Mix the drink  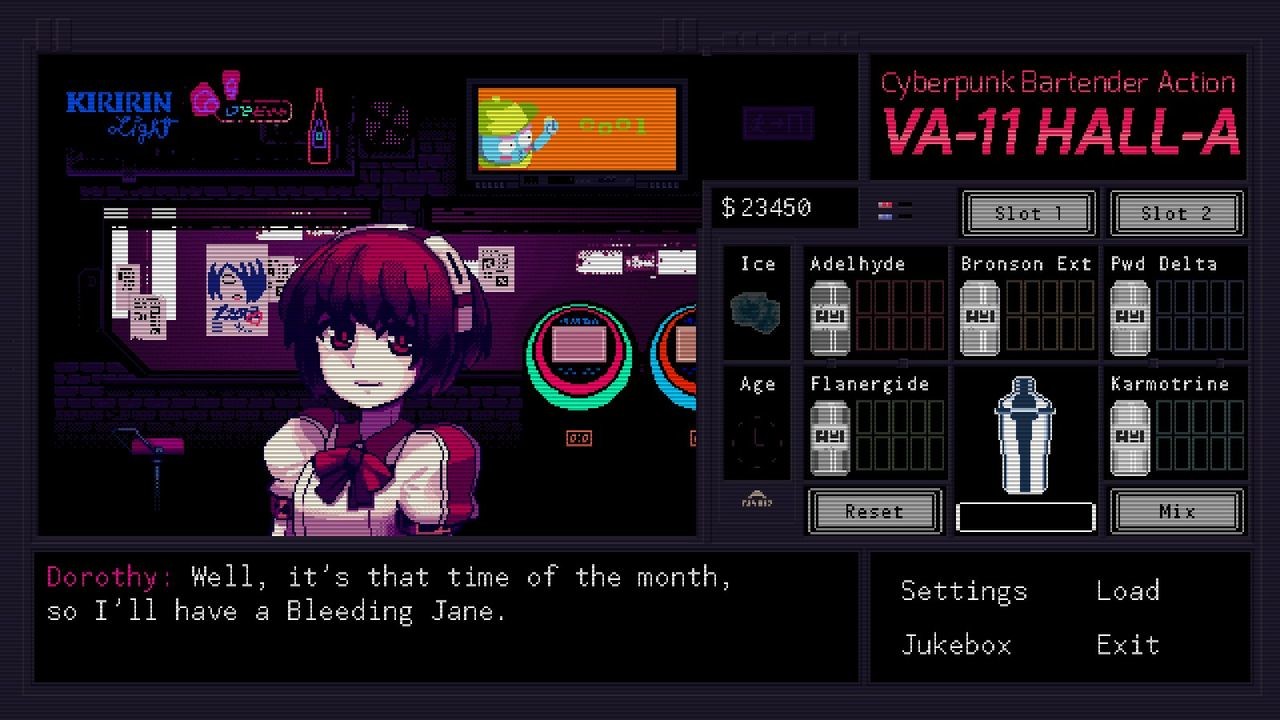[x=1176, y=511]
